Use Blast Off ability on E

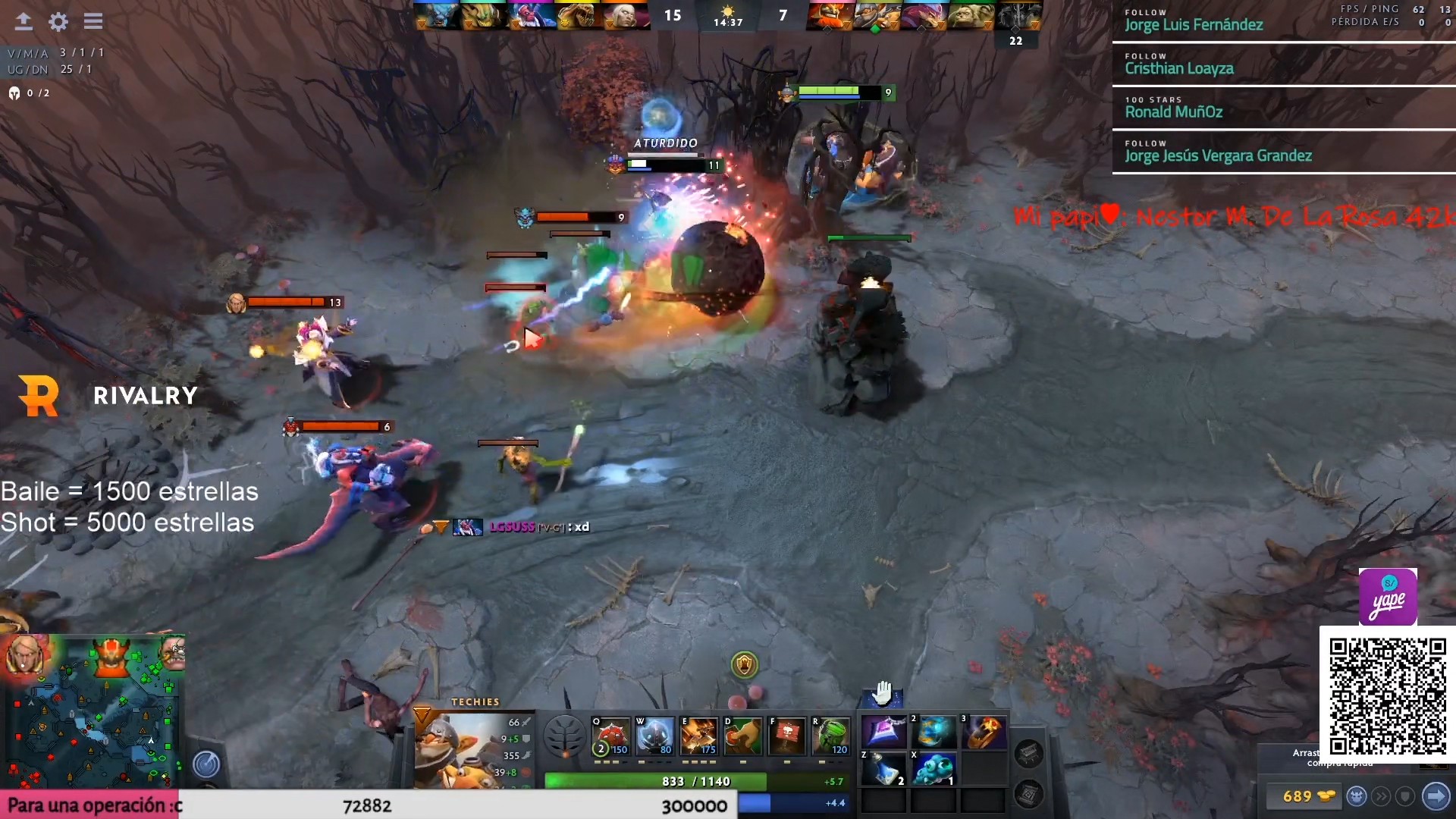click(699, 736)
